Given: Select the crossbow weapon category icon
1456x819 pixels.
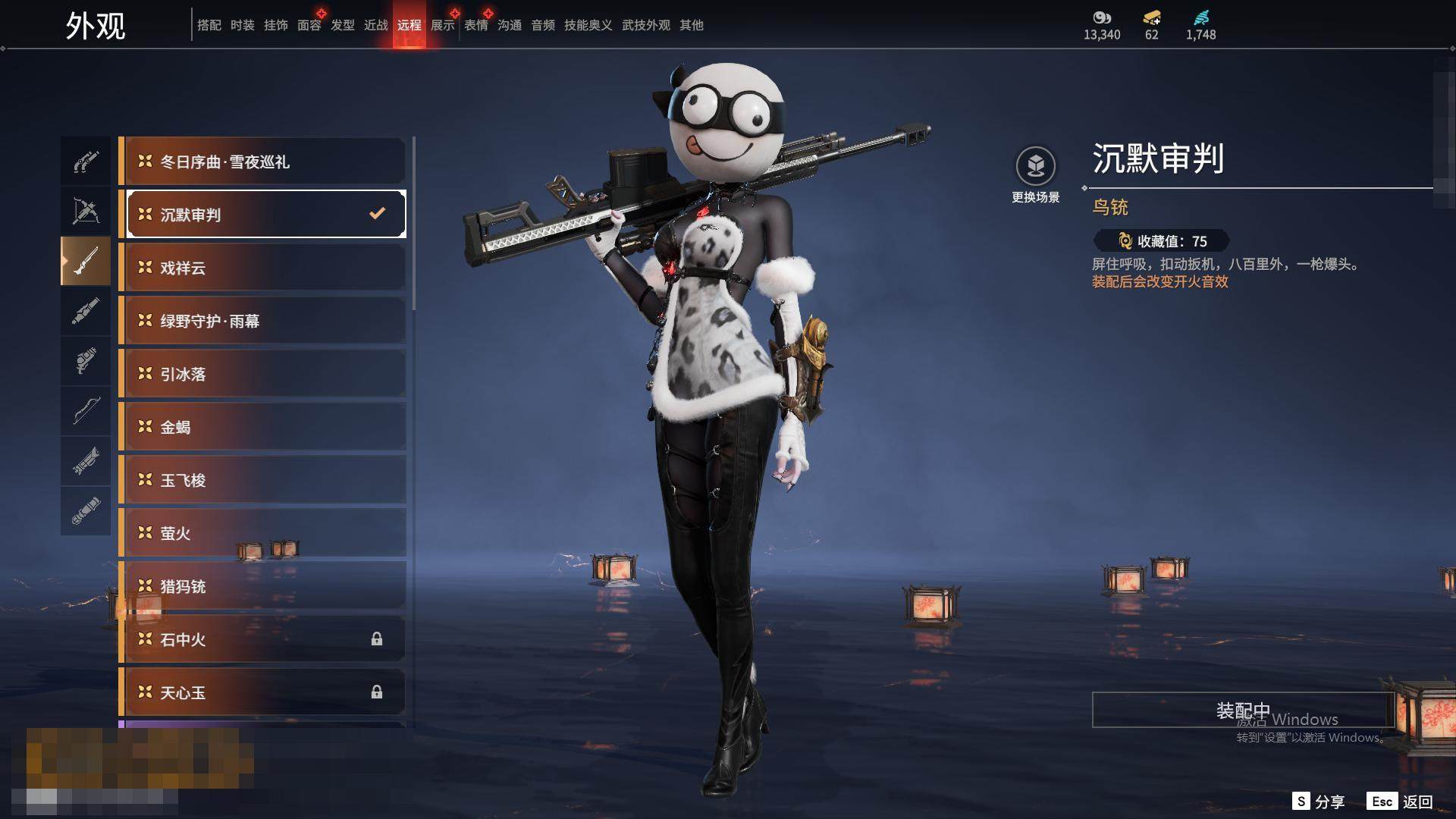Looking at the screenshot, I should [86, 211].
